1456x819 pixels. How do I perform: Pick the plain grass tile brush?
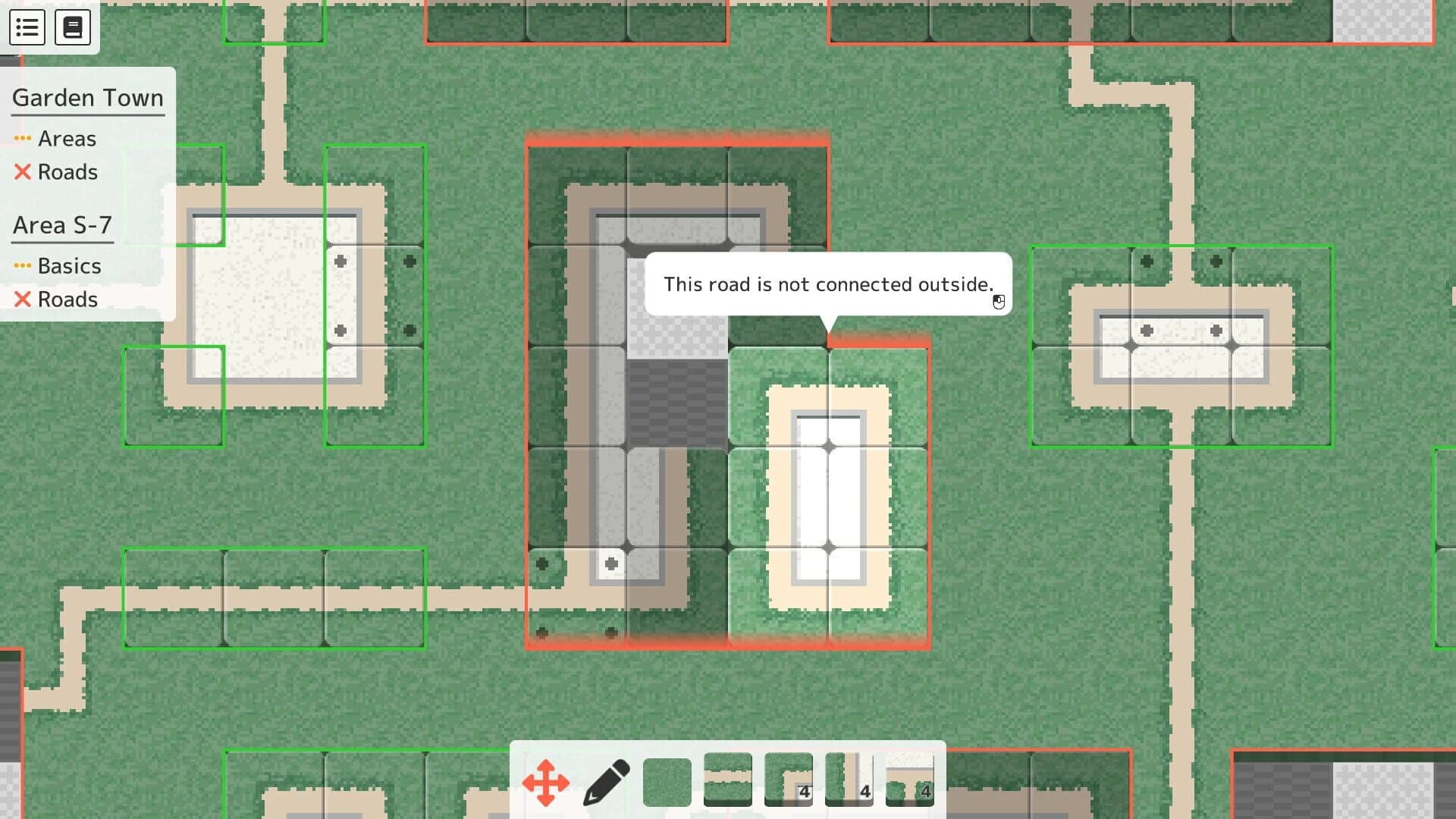click(x=667, y=780)
